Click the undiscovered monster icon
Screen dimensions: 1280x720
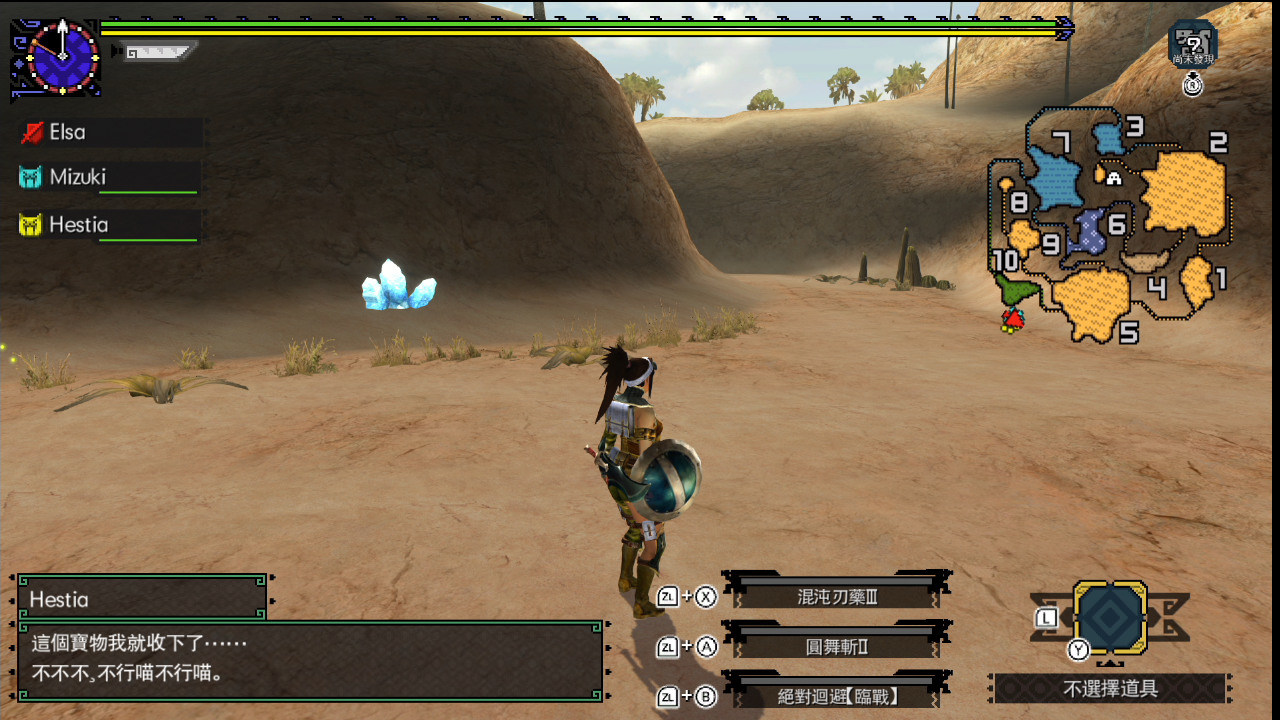1192,44
